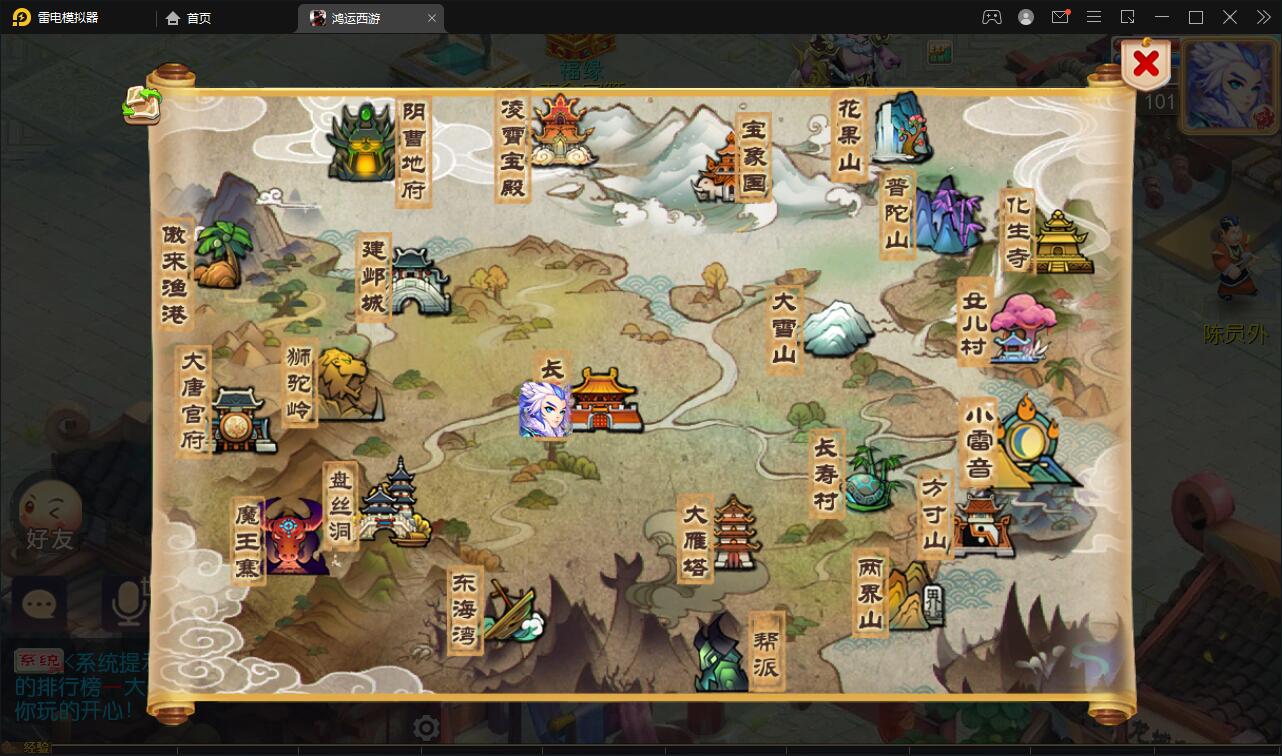Choose 盘丝洞 destination
Viewport: 1282px width, 756px height.
coord(394,505)
